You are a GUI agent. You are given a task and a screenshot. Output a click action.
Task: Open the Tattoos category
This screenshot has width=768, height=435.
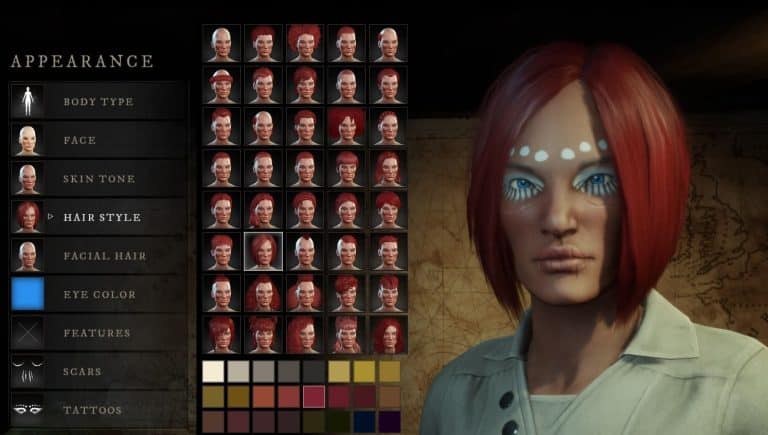(x=92, y=410)
